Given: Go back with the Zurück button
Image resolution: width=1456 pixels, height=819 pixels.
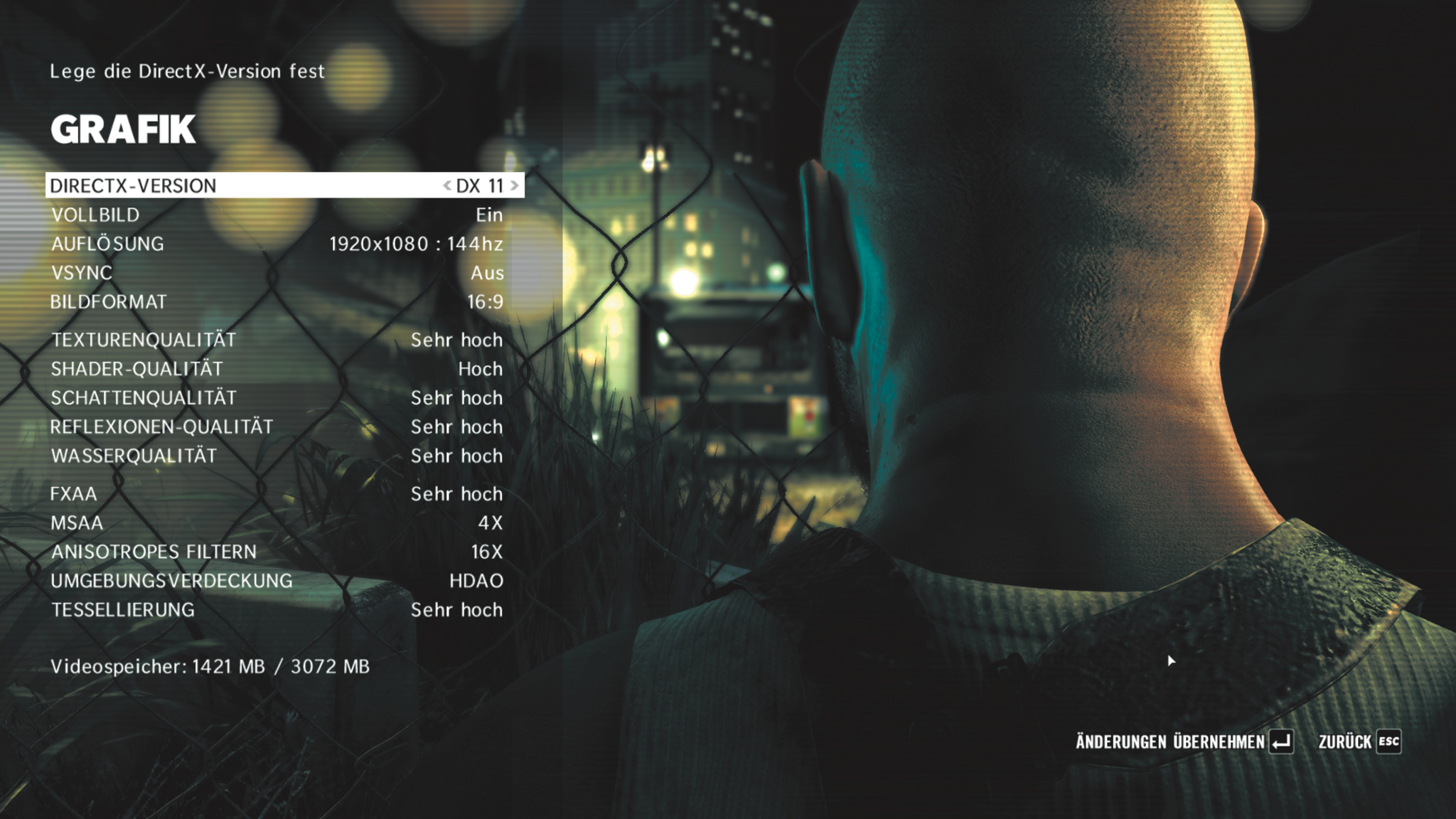Looking at the screenshot, I should pos(1359,742).
